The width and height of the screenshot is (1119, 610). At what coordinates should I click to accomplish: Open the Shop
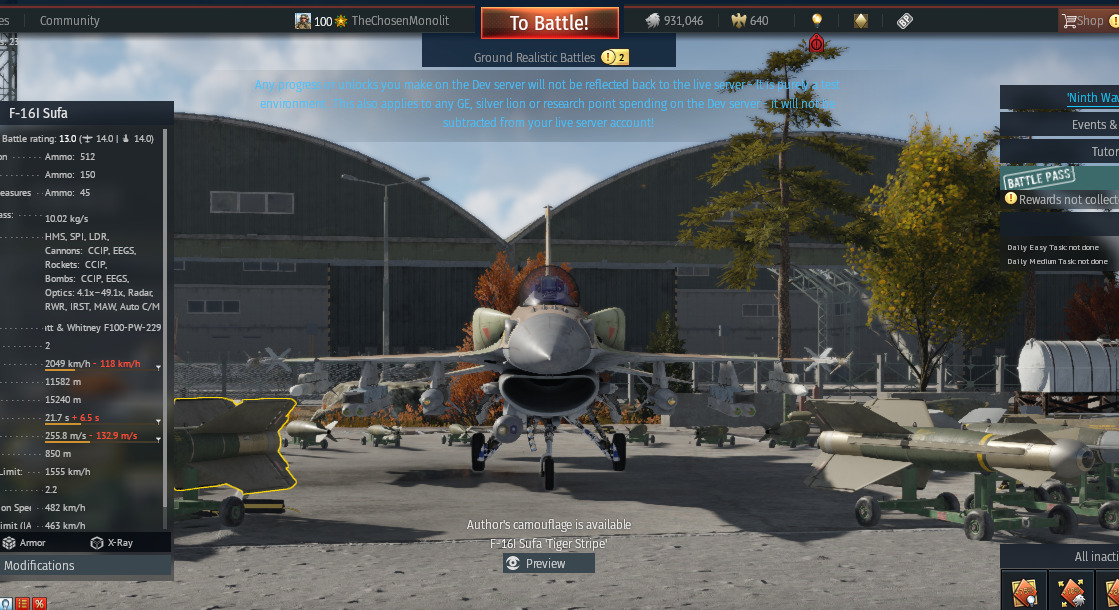click(1086, 20)
